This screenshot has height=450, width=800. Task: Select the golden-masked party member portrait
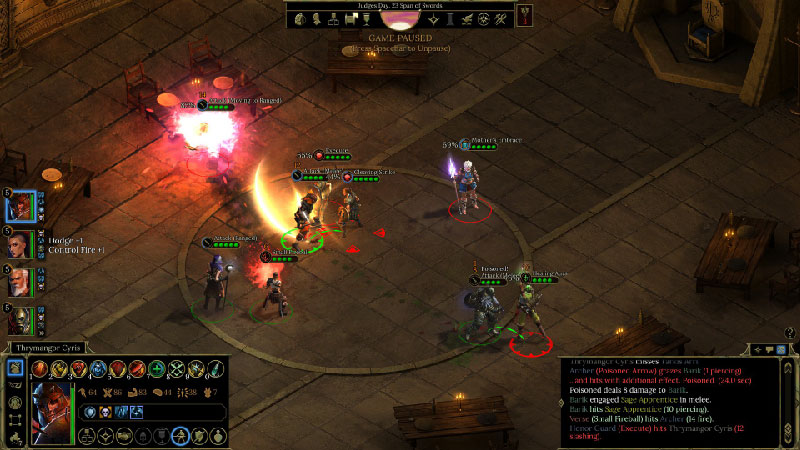[x=22, y=321]
